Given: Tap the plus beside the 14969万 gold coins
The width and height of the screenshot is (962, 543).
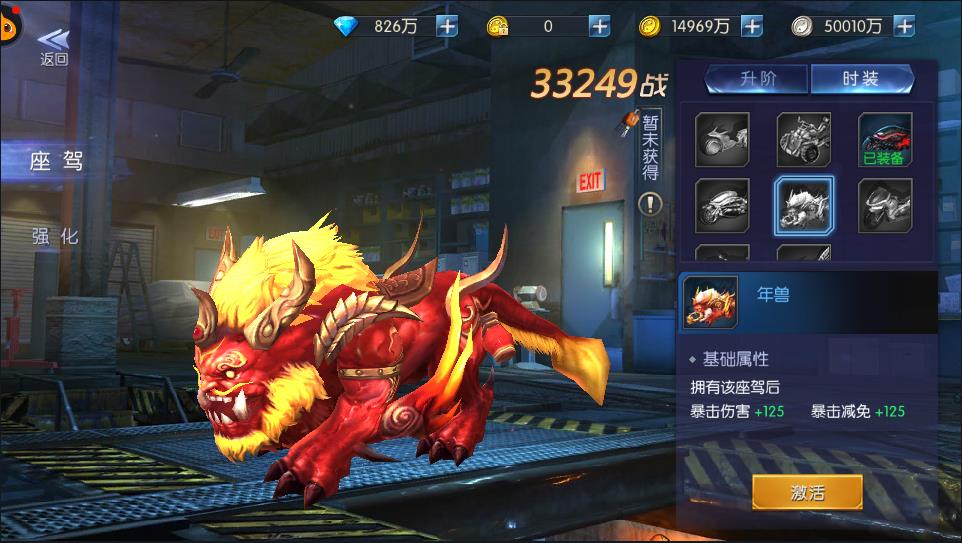Looking at the screenshot, I should tap(751, 27).
